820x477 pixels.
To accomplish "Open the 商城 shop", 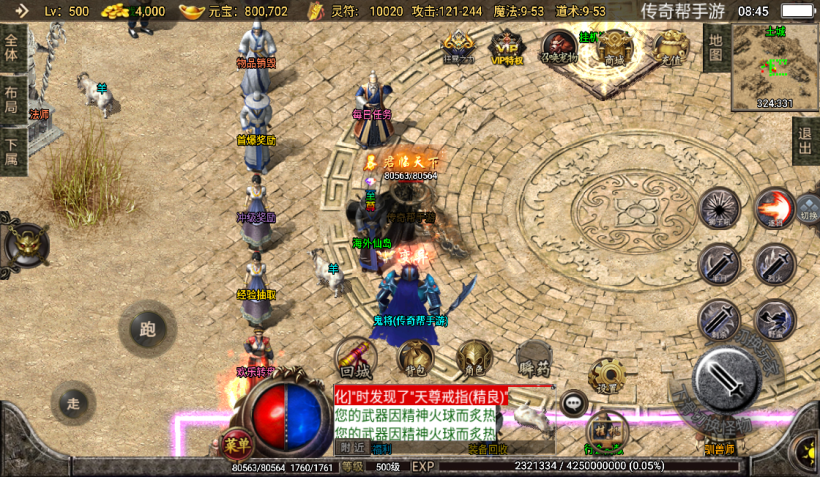I will 615,46.
